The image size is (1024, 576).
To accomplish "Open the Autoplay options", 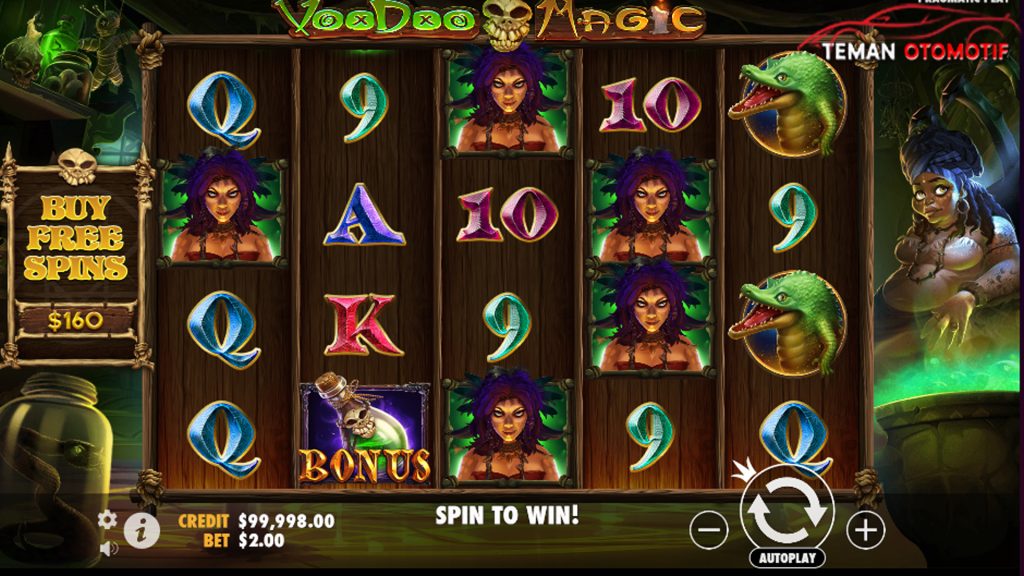I will (786, 558).
